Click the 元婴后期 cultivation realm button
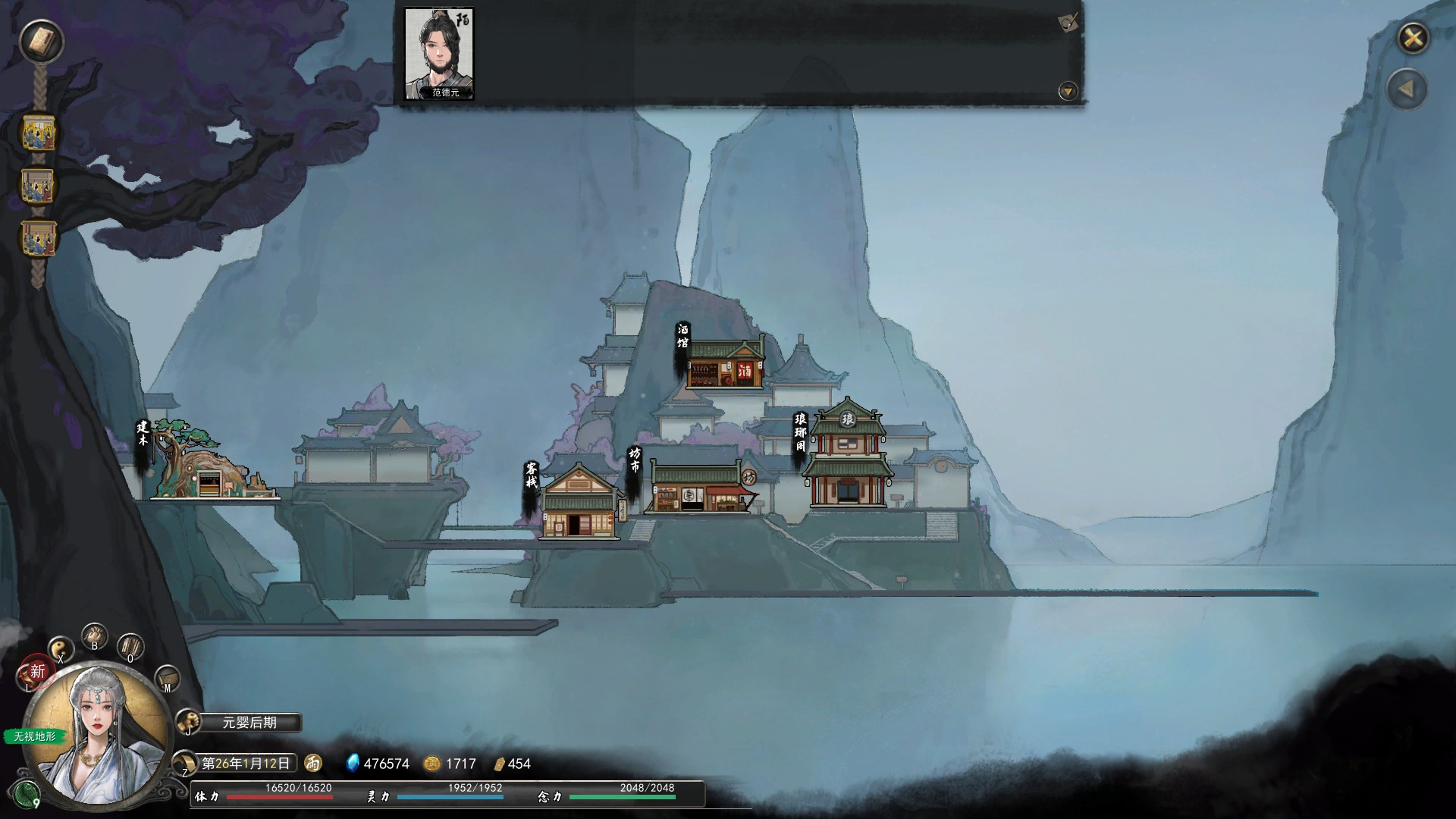Screen dimensions: 1456x819 (249, 723)
